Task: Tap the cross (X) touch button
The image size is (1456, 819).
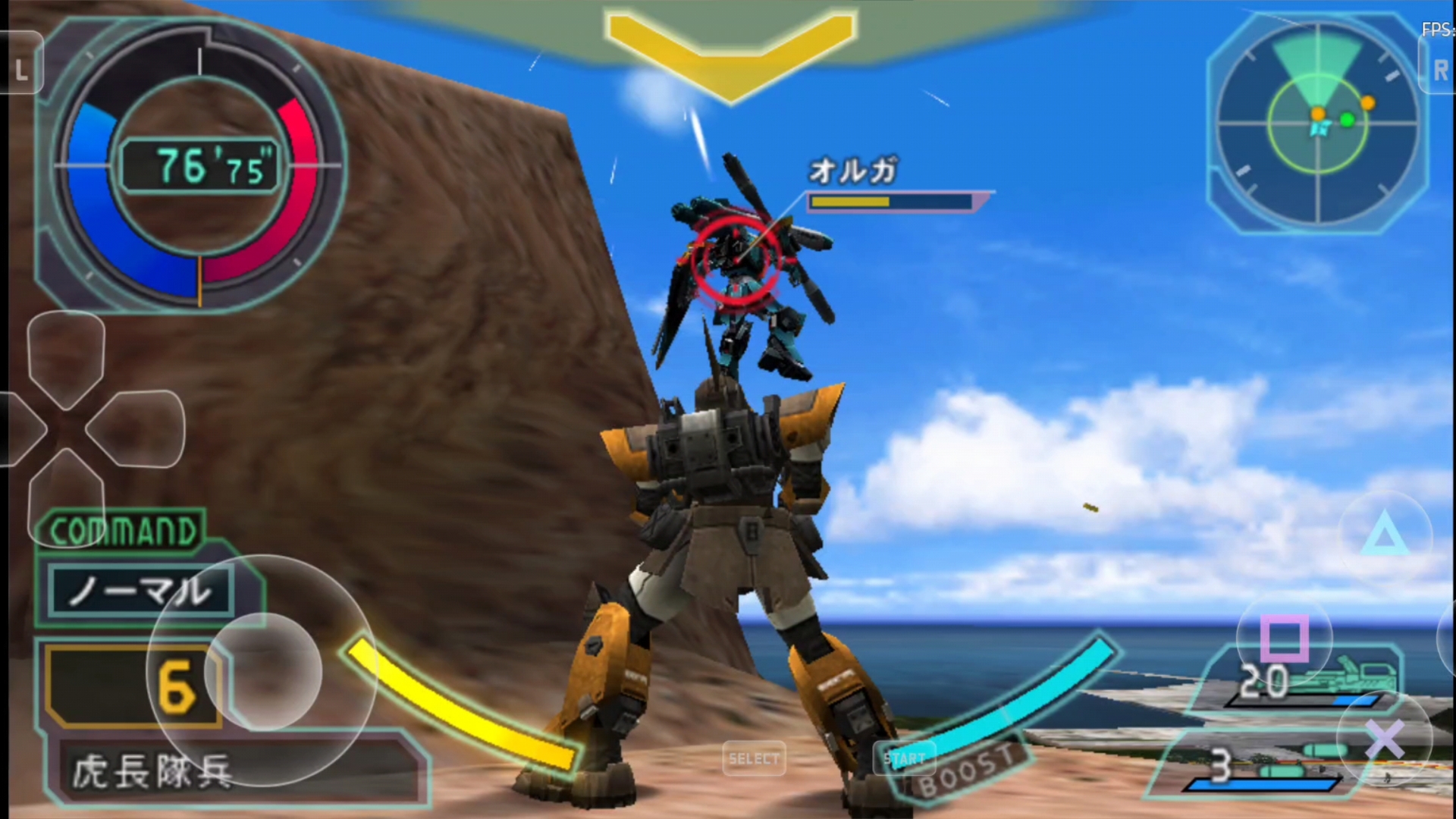Action: coord(1385,739)
